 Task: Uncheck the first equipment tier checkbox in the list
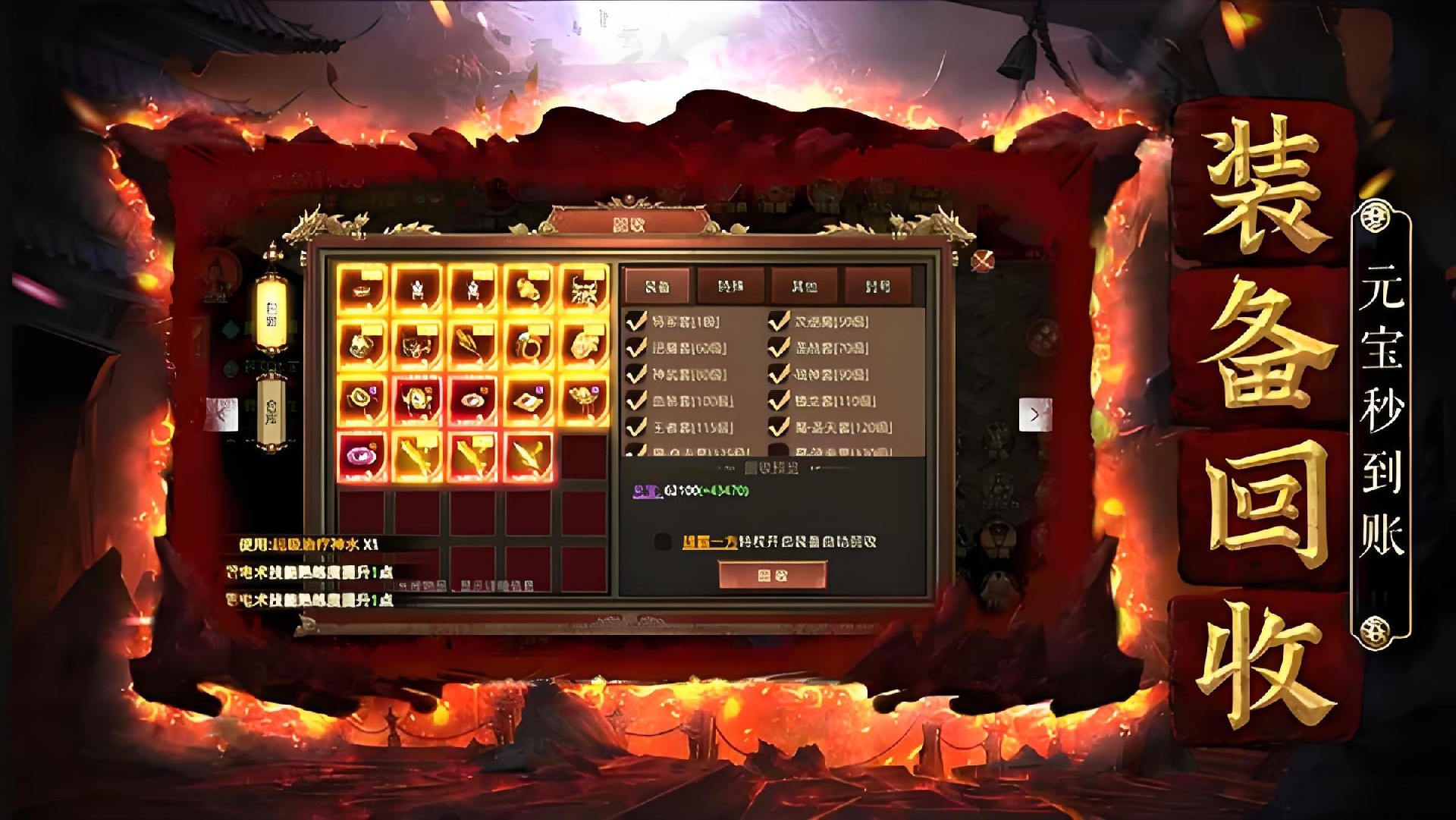coord(637,320)
